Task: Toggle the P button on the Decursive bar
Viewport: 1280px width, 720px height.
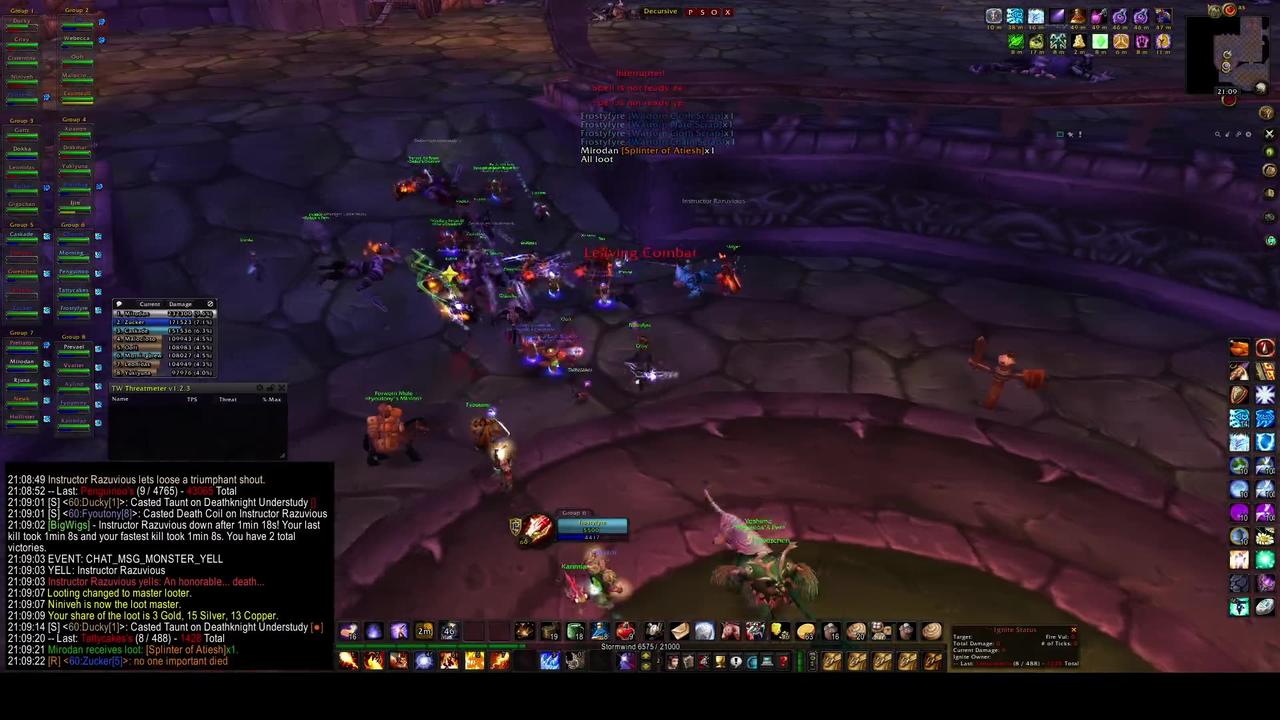Action: click(x=690, y=12)
